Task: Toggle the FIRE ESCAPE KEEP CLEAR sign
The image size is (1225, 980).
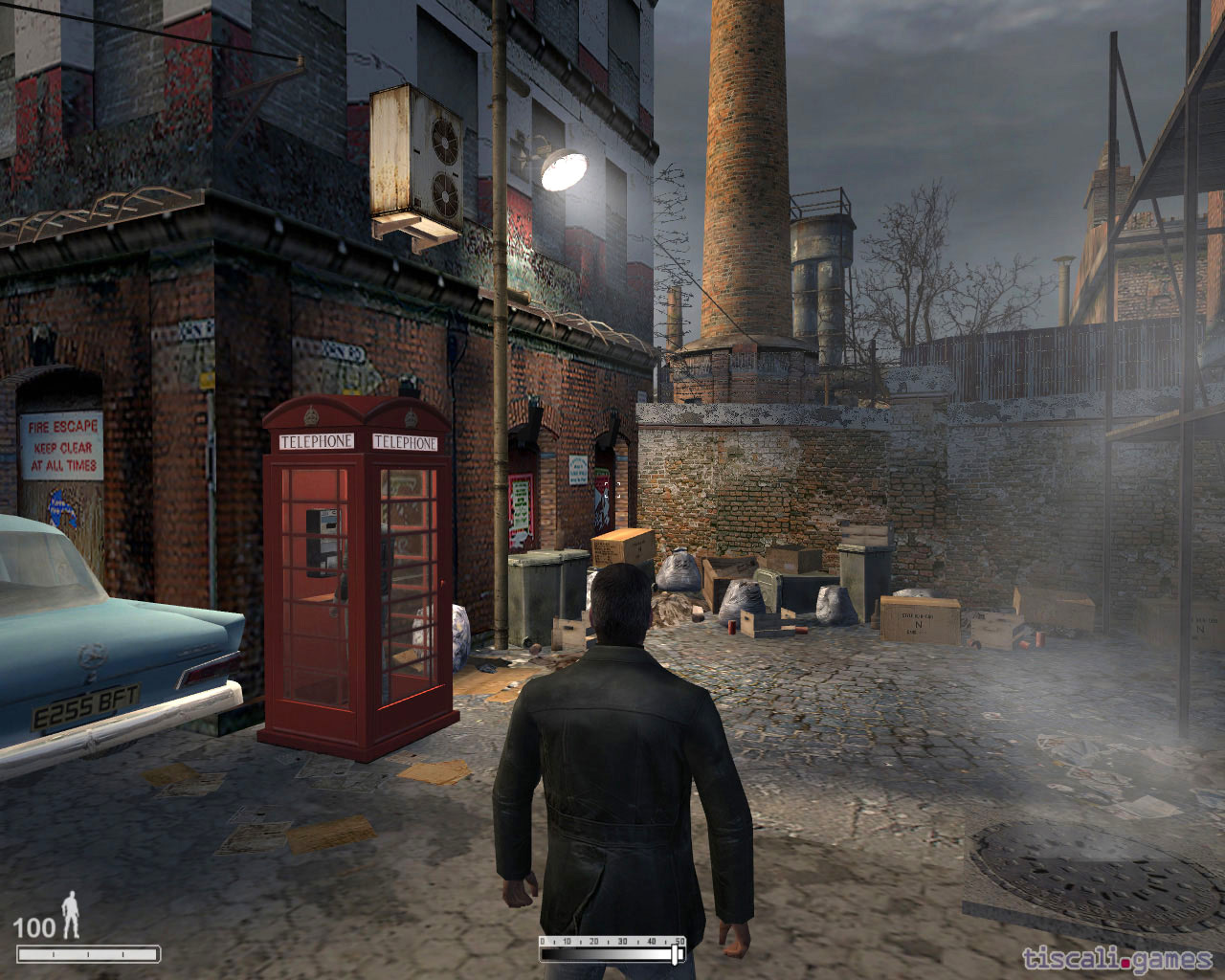Action: (x=62, y=446)
